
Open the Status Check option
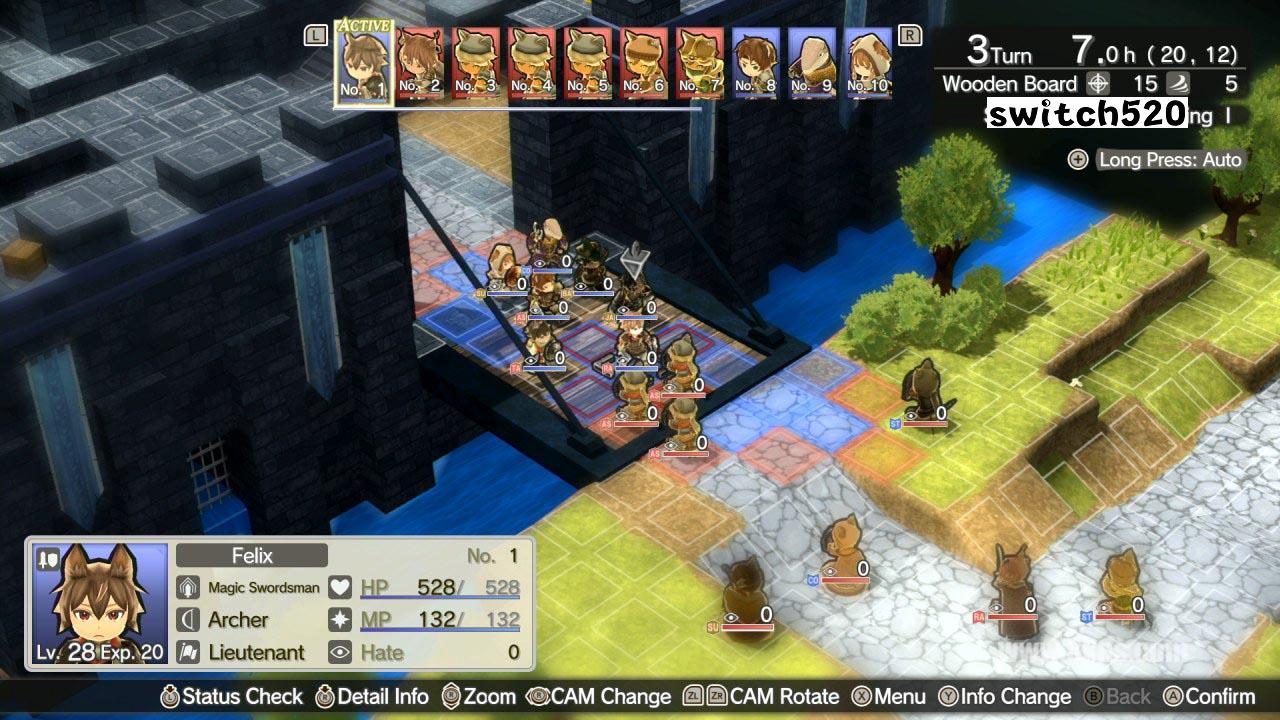231,697
